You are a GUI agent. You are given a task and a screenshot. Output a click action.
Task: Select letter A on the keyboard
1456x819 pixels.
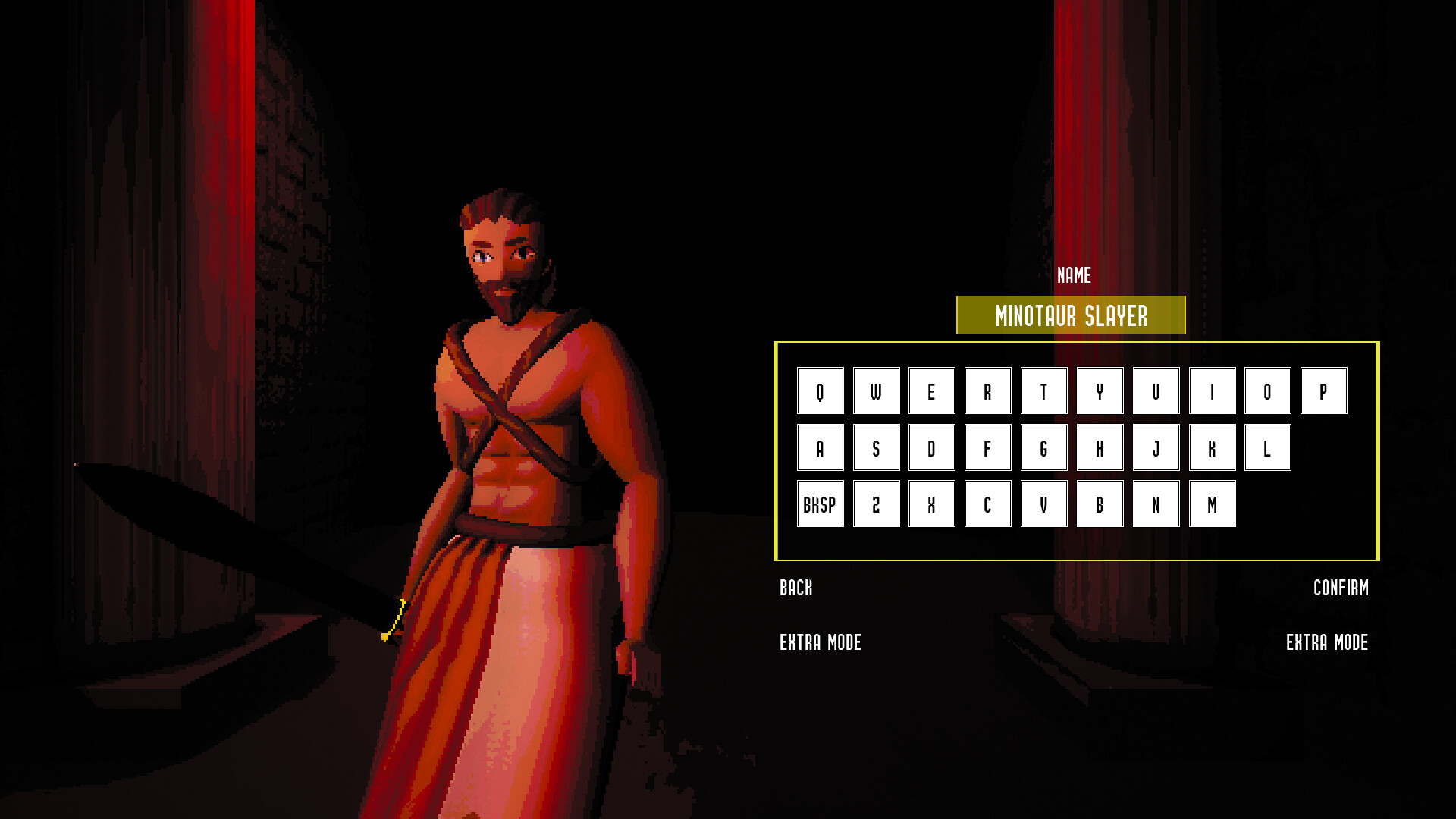coord(820,447)
